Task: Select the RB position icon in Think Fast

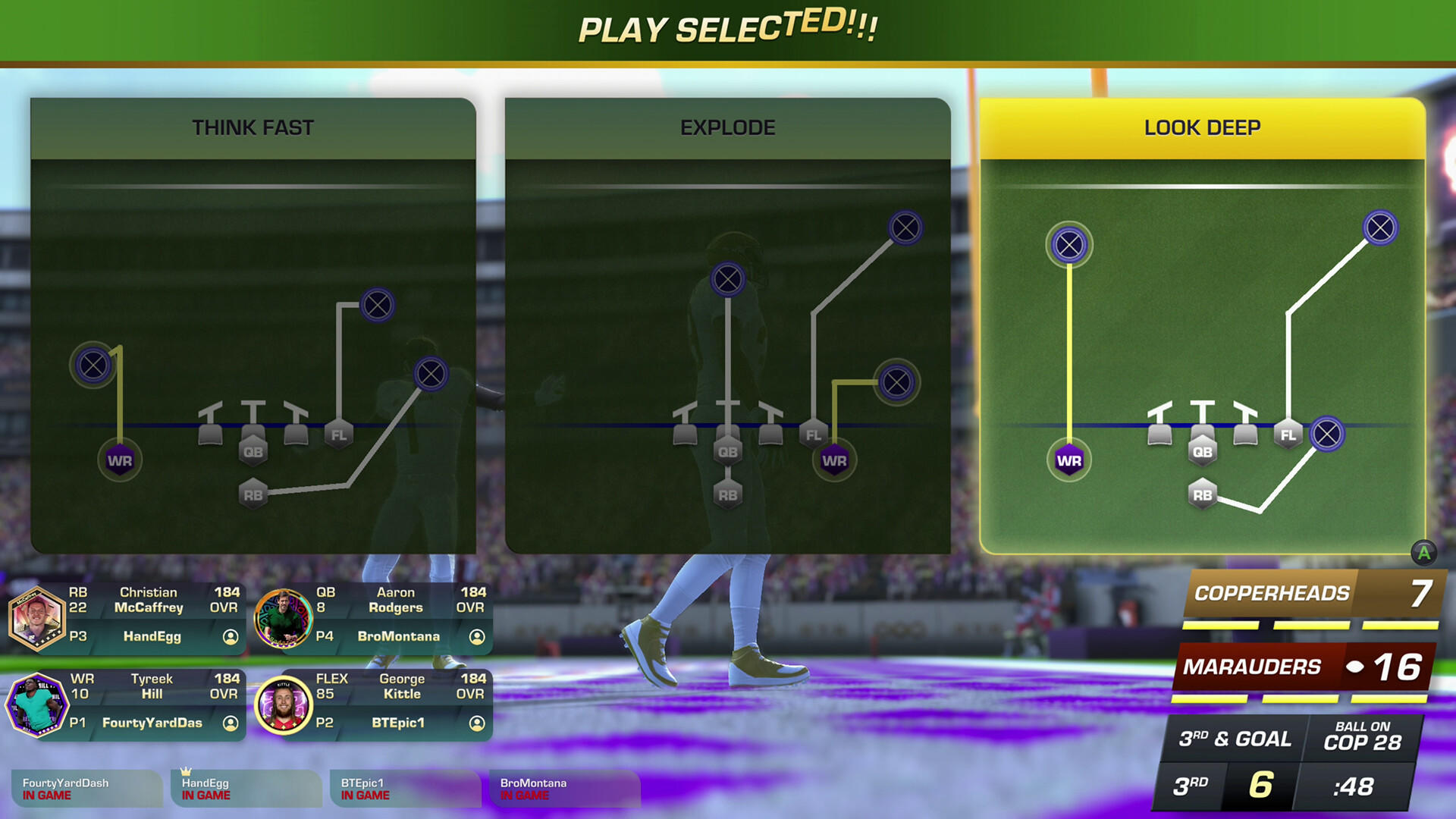Action: pyautogui.click(x=254, y=494)
